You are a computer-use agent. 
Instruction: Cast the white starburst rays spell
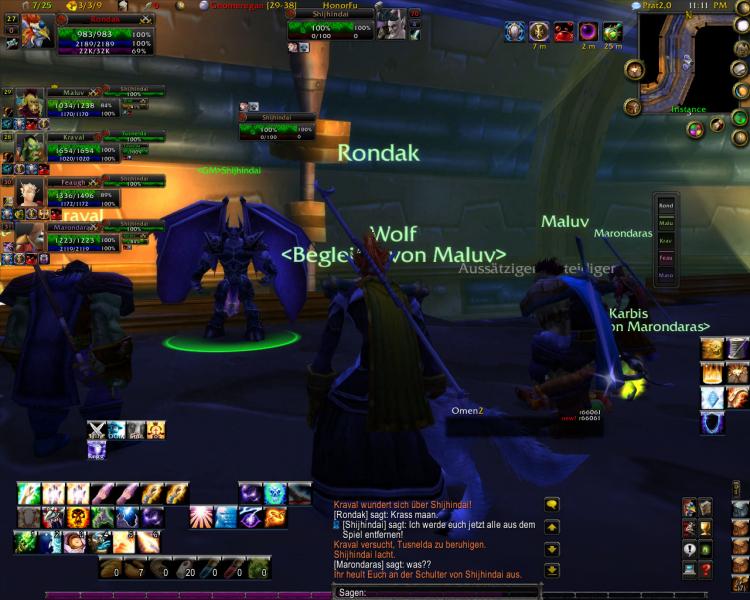[x=201, y=517]
